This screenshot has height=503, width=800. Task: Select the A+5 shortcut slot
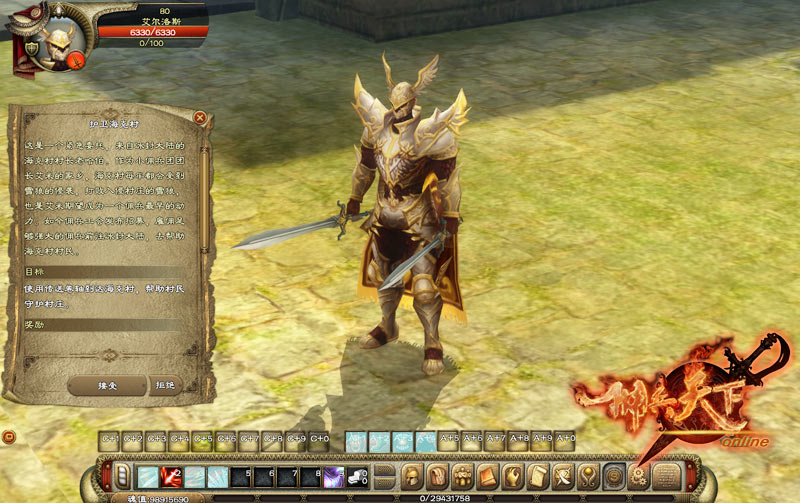tap(450, 439)
